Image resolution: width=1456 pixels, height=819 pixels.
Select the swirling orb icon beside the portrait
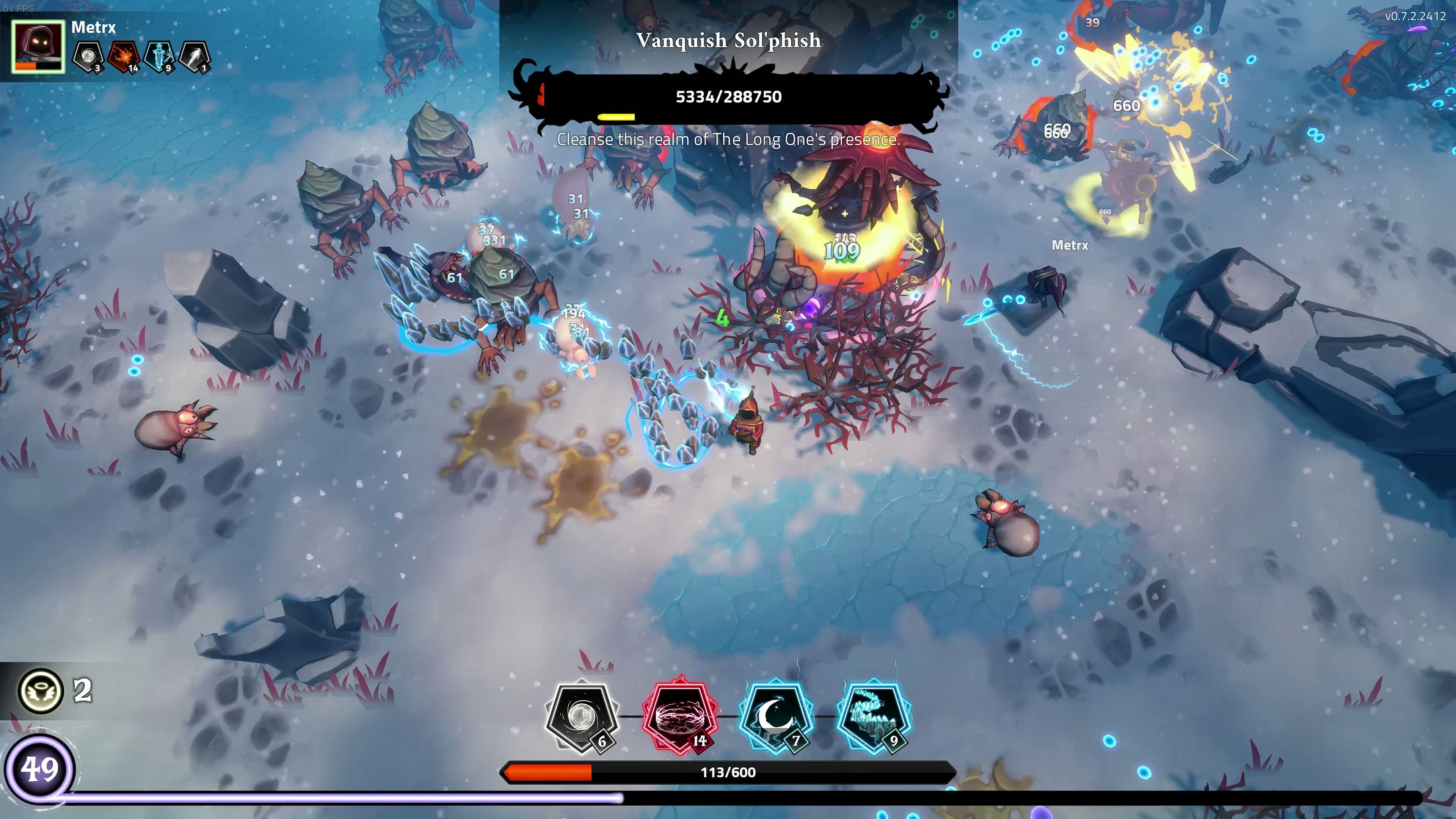click(x=88, y=56)
